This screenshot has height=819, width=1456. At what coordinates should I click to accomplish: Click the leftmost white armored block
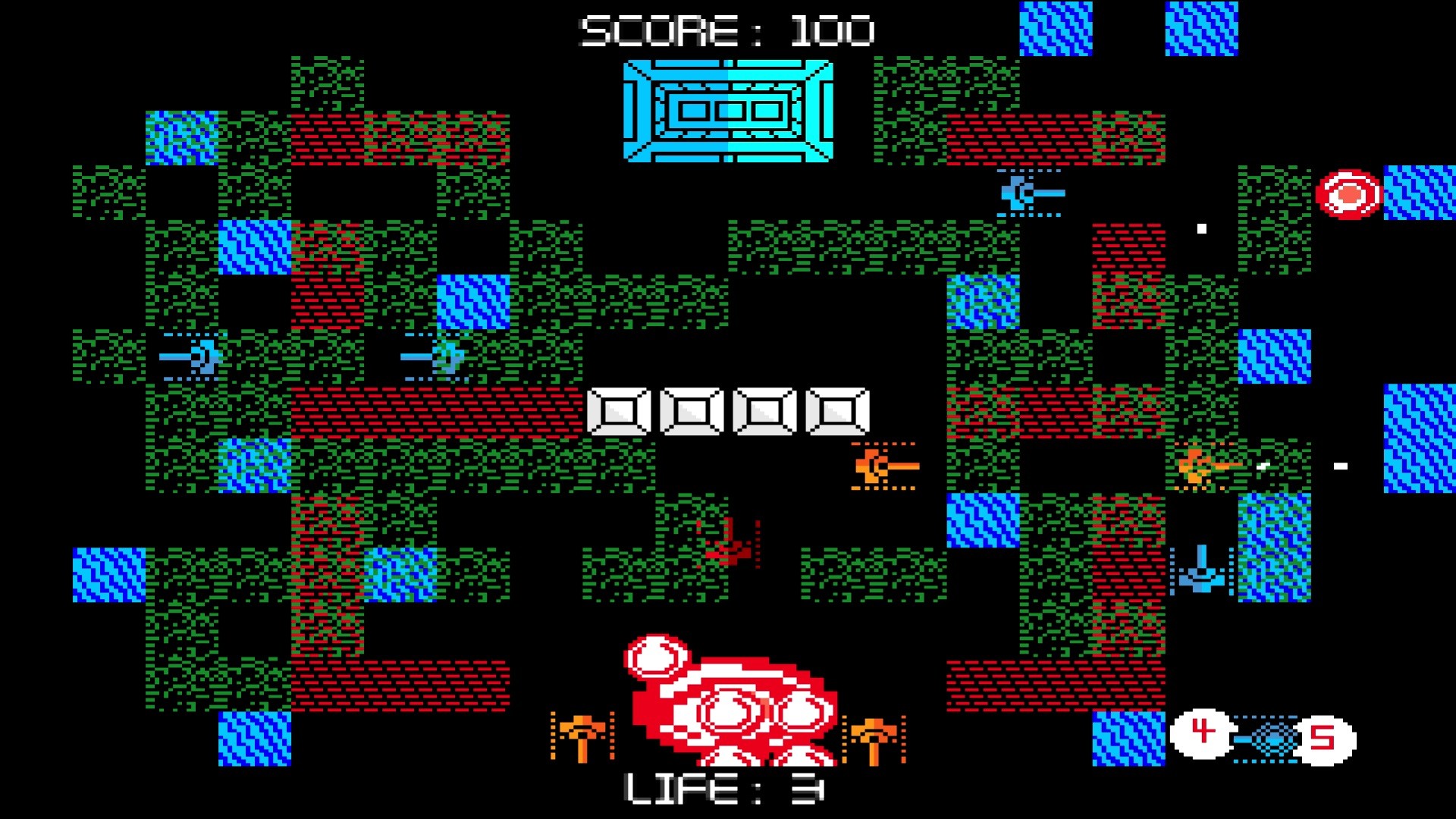(x=620, y=410)
